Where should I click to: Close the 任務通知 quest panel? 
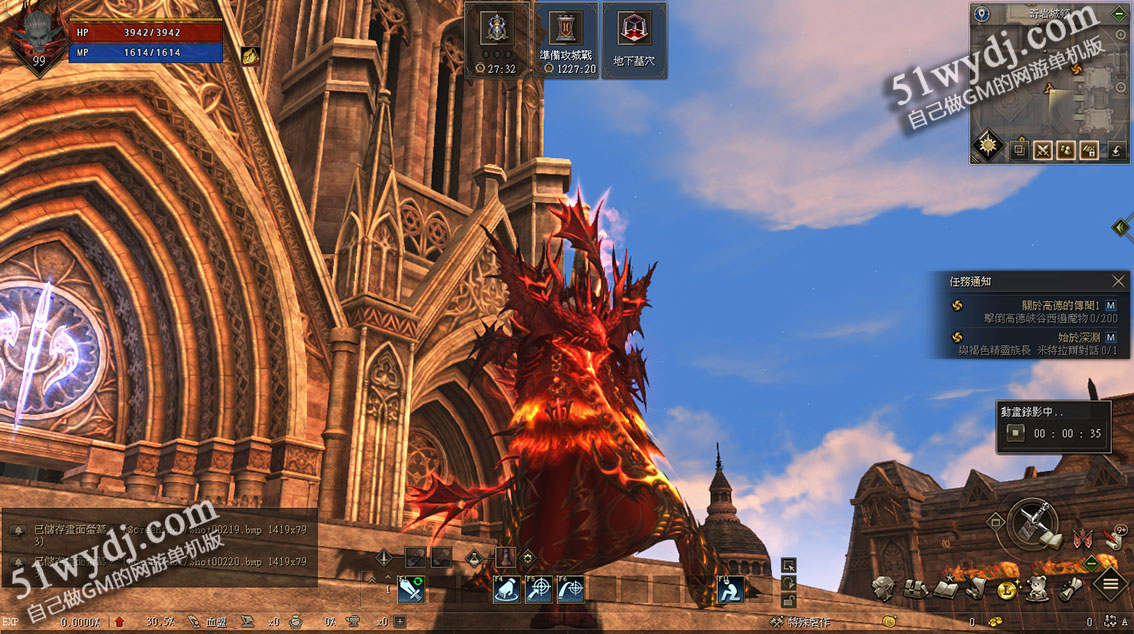1119,282
